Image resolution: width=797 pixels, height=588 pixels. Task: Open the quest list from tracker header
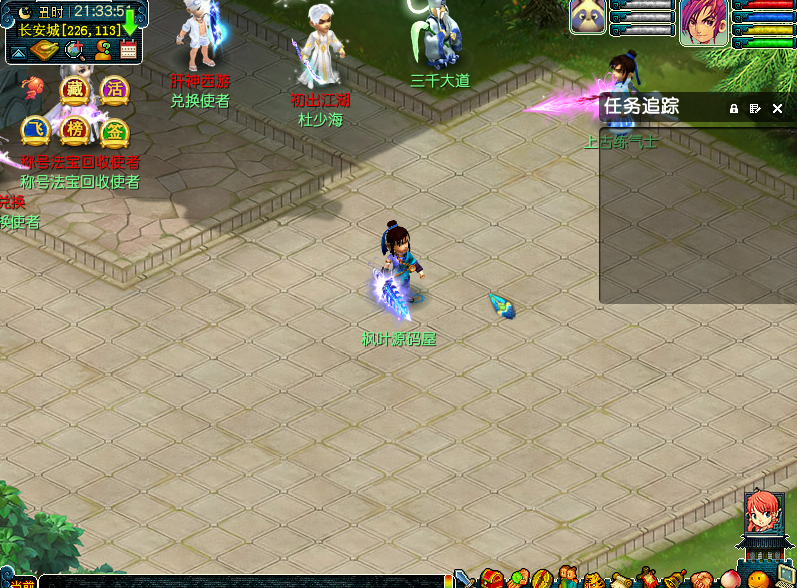(x=755, y=108)
